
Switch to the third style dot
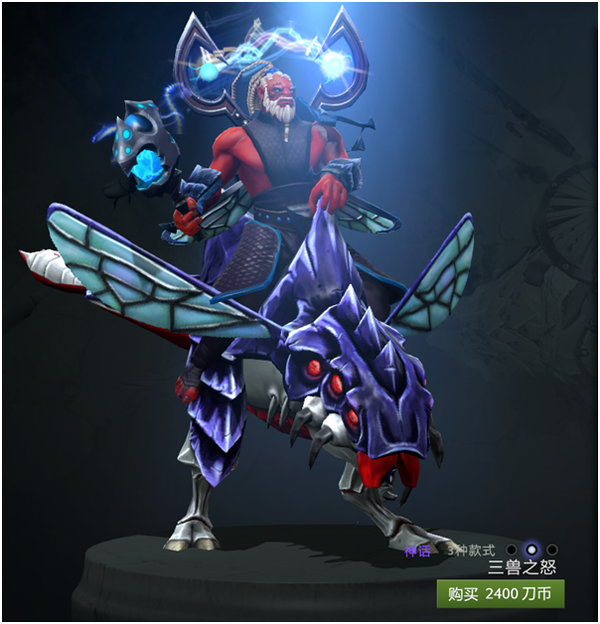tap(552, 549)
